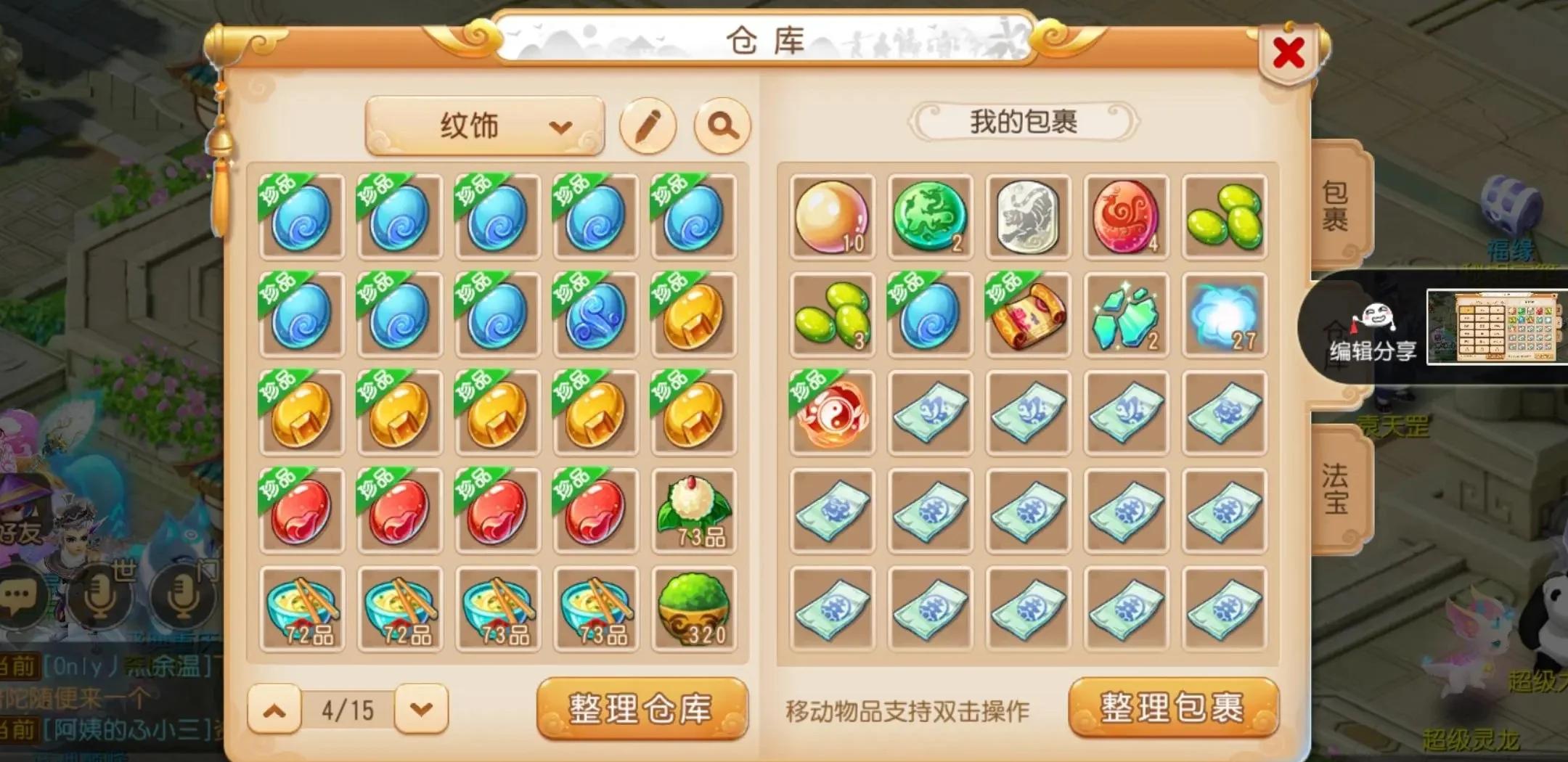Select the taiji fish item in the bag

point(831,410)
